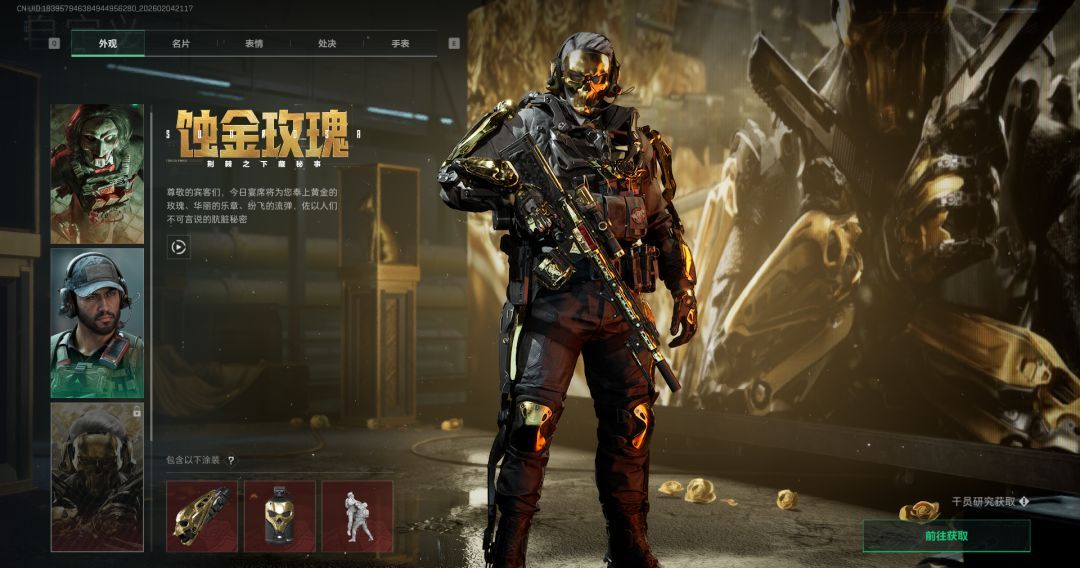The image size is (1080, 568).
Task: View the gold skull canister item
Action: click(x=280, y=516)
